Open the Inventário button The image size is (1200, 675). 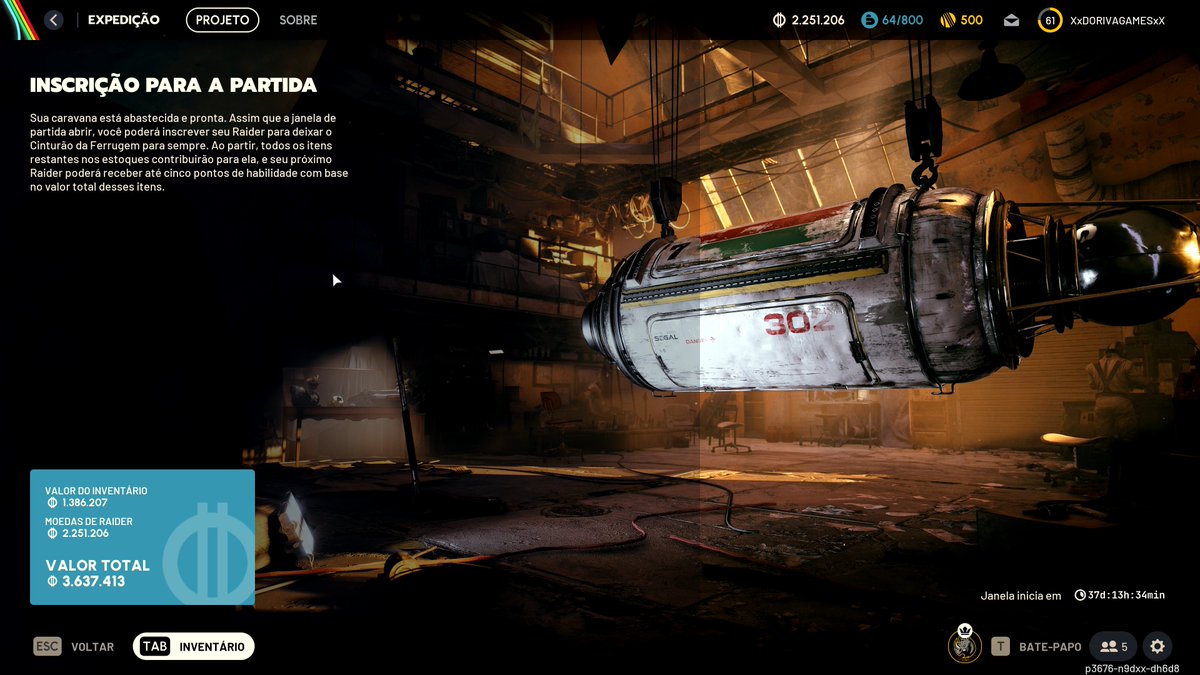(194, 647)
